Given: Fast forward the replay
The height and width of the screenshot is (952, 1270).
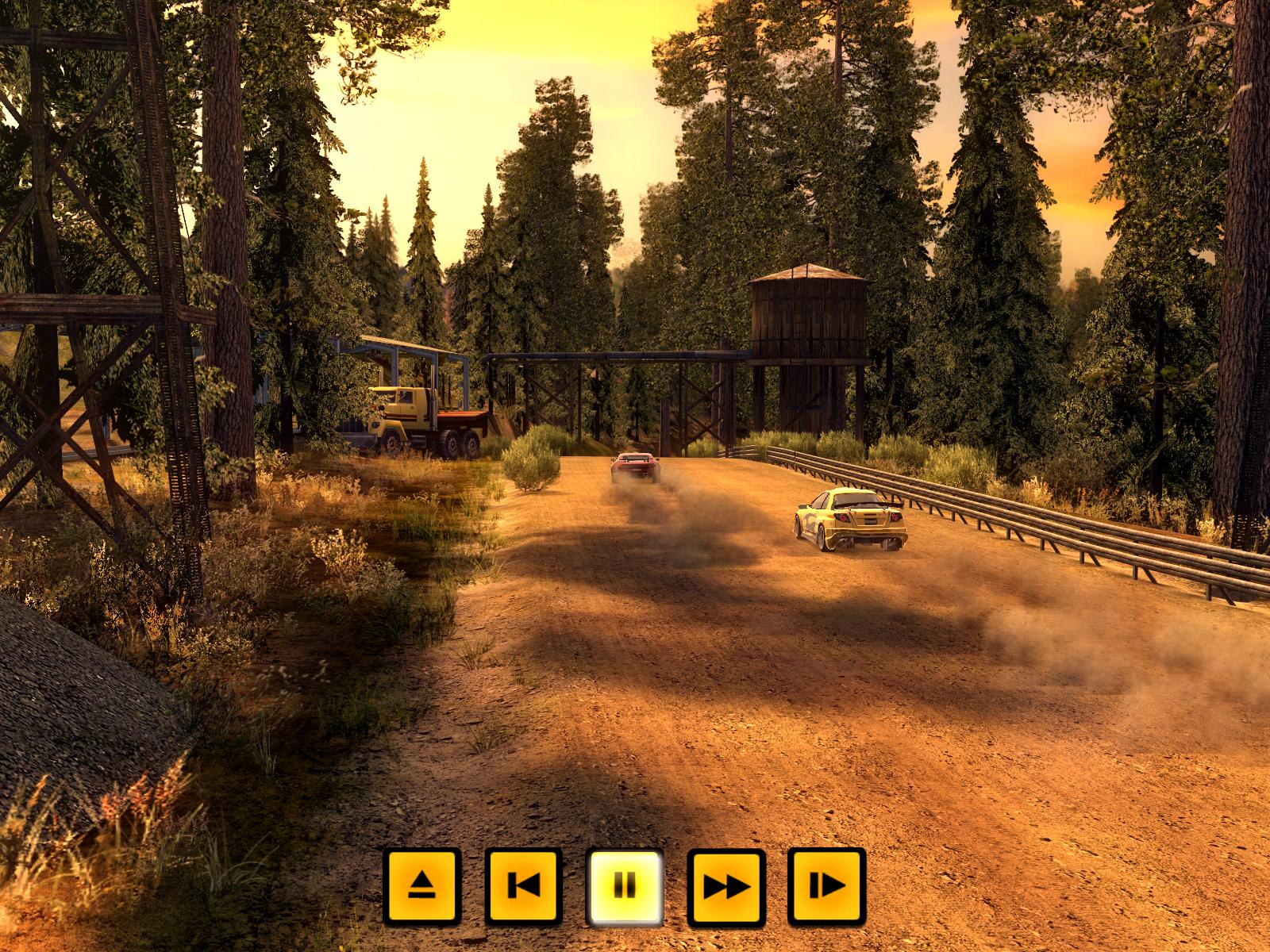Looking at the screenshot, I should [726, 886].
